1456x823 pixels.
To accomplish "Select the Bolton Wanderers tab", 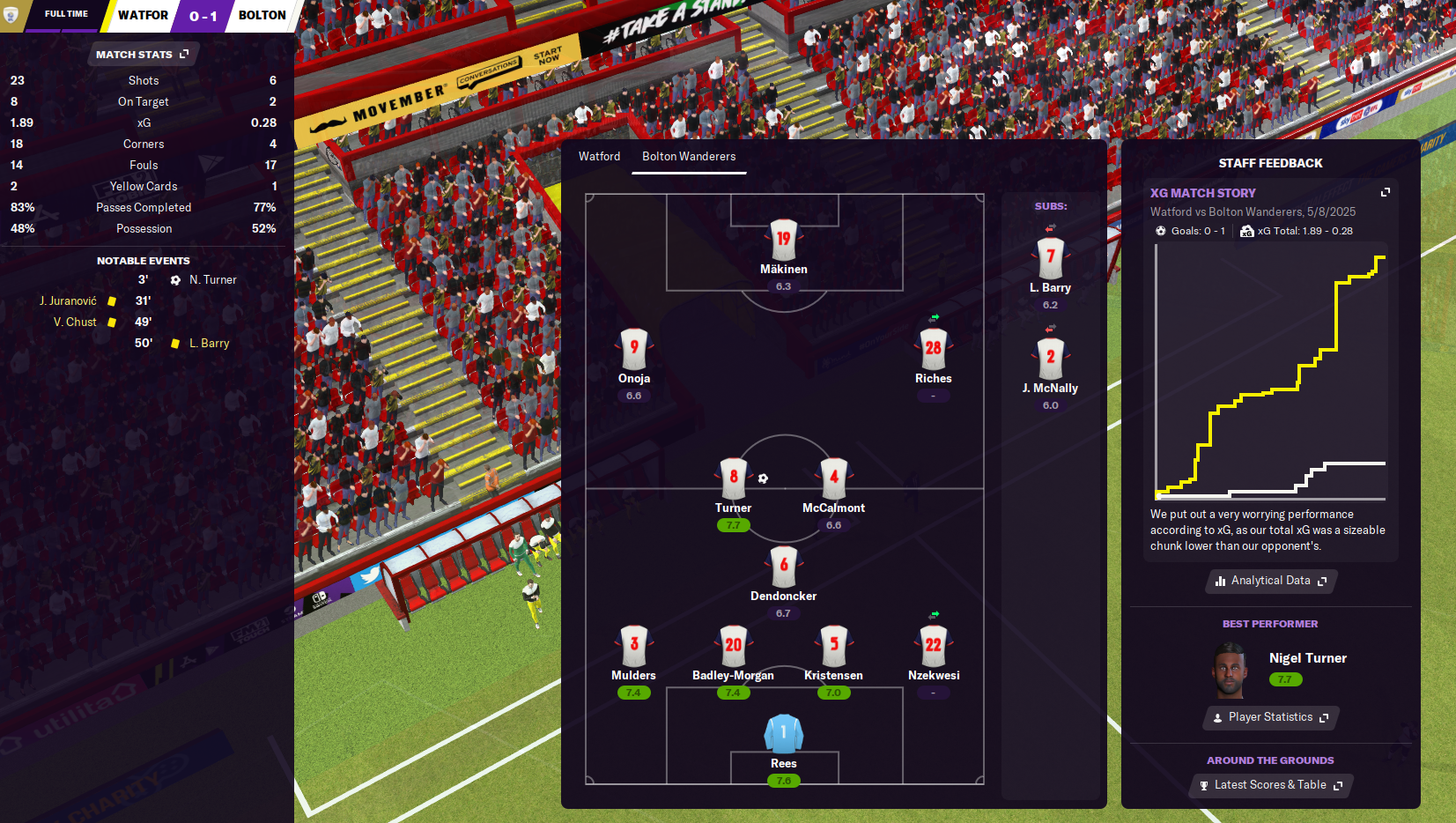I will tap(689, 156).
